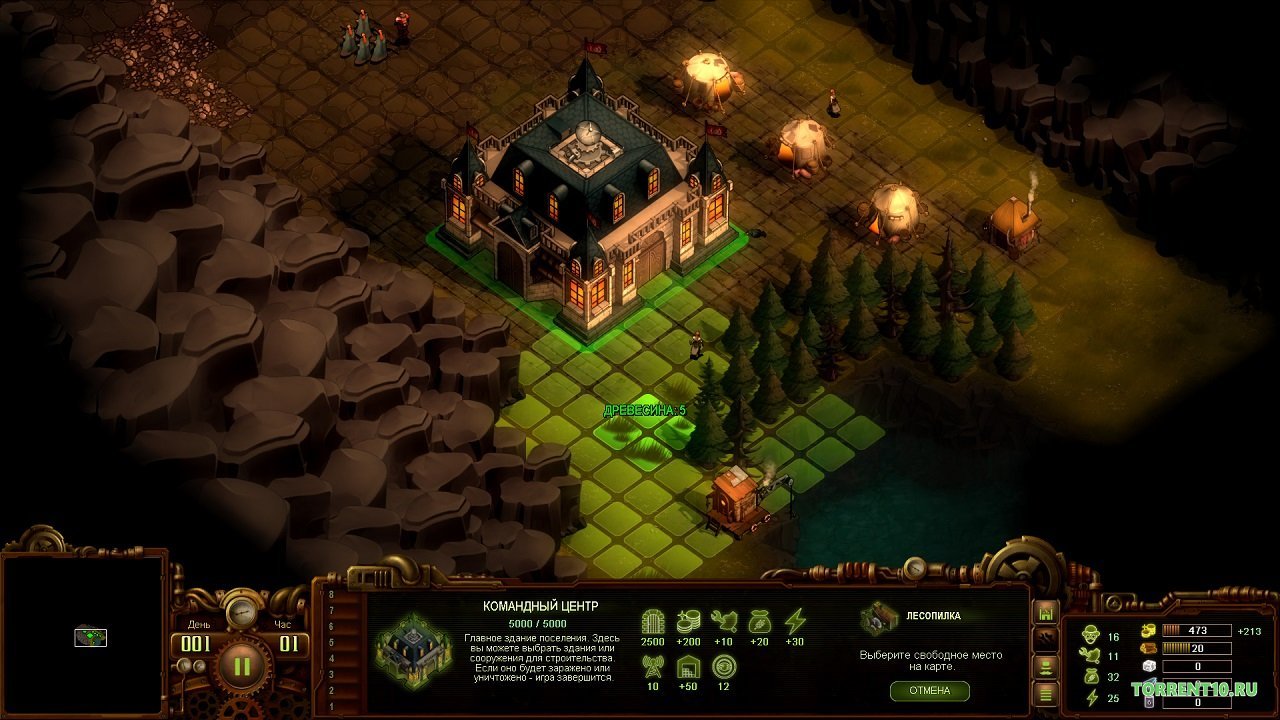Toggle pause with the green pause button
Viewport: 1280px width, 720px height.
[x=240, y=665]
